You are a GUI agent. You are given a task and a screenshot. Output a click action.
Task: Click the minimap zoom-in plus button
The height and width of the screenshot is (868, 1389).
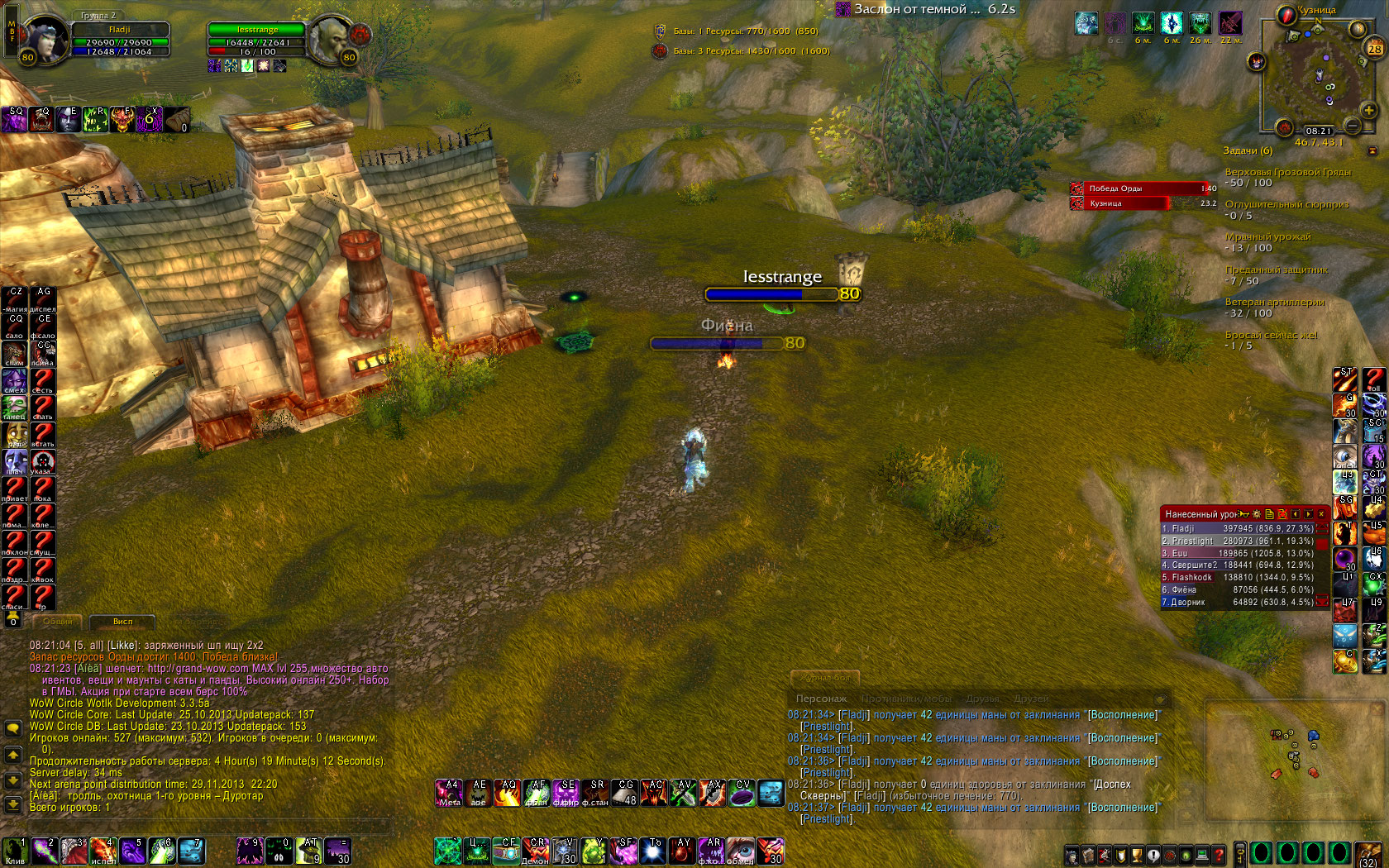pyautogui.click(x=1368, y=110)
